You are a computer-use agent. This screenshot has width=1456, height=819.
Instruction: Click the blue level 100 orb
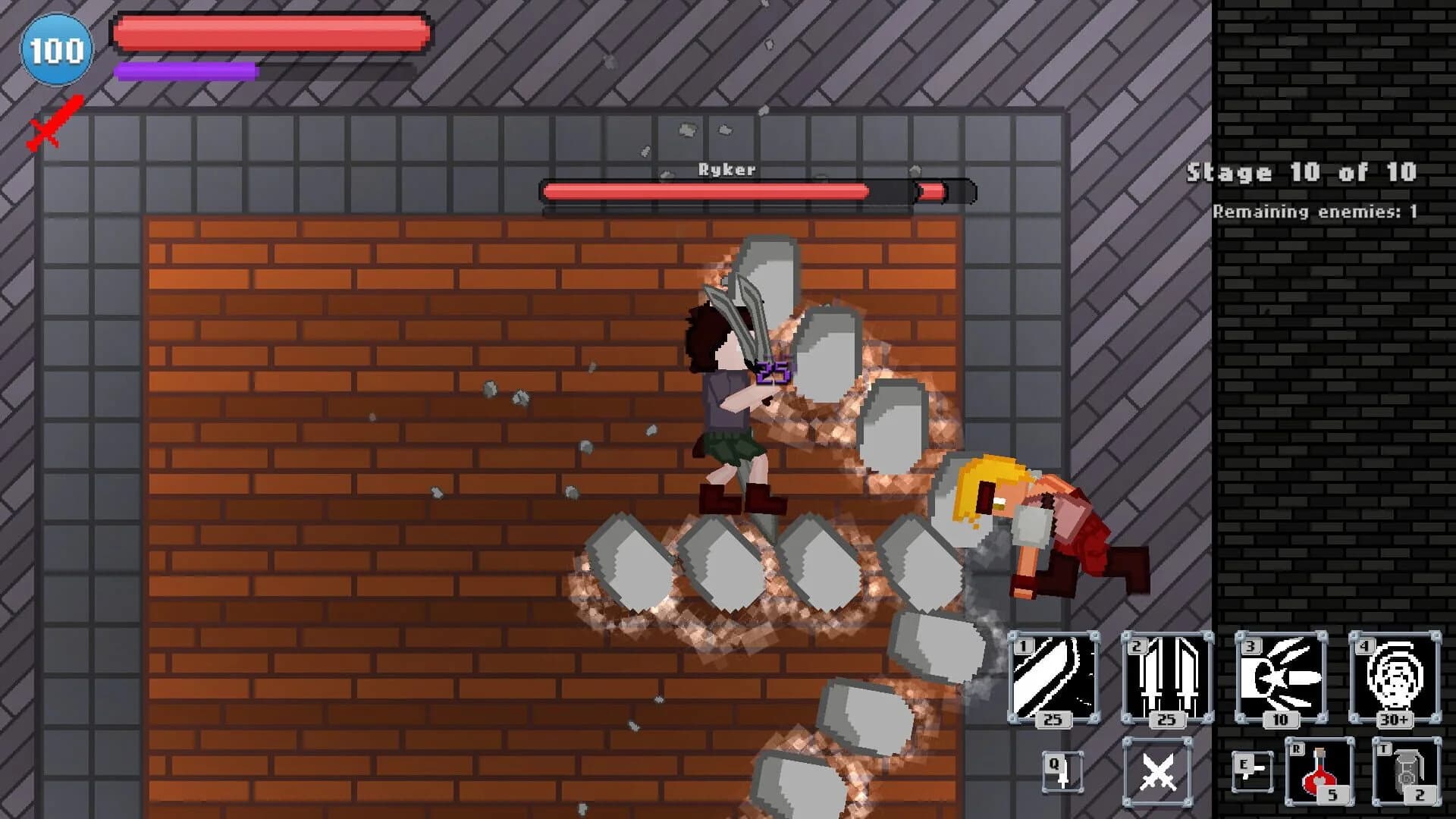(57, 49)
